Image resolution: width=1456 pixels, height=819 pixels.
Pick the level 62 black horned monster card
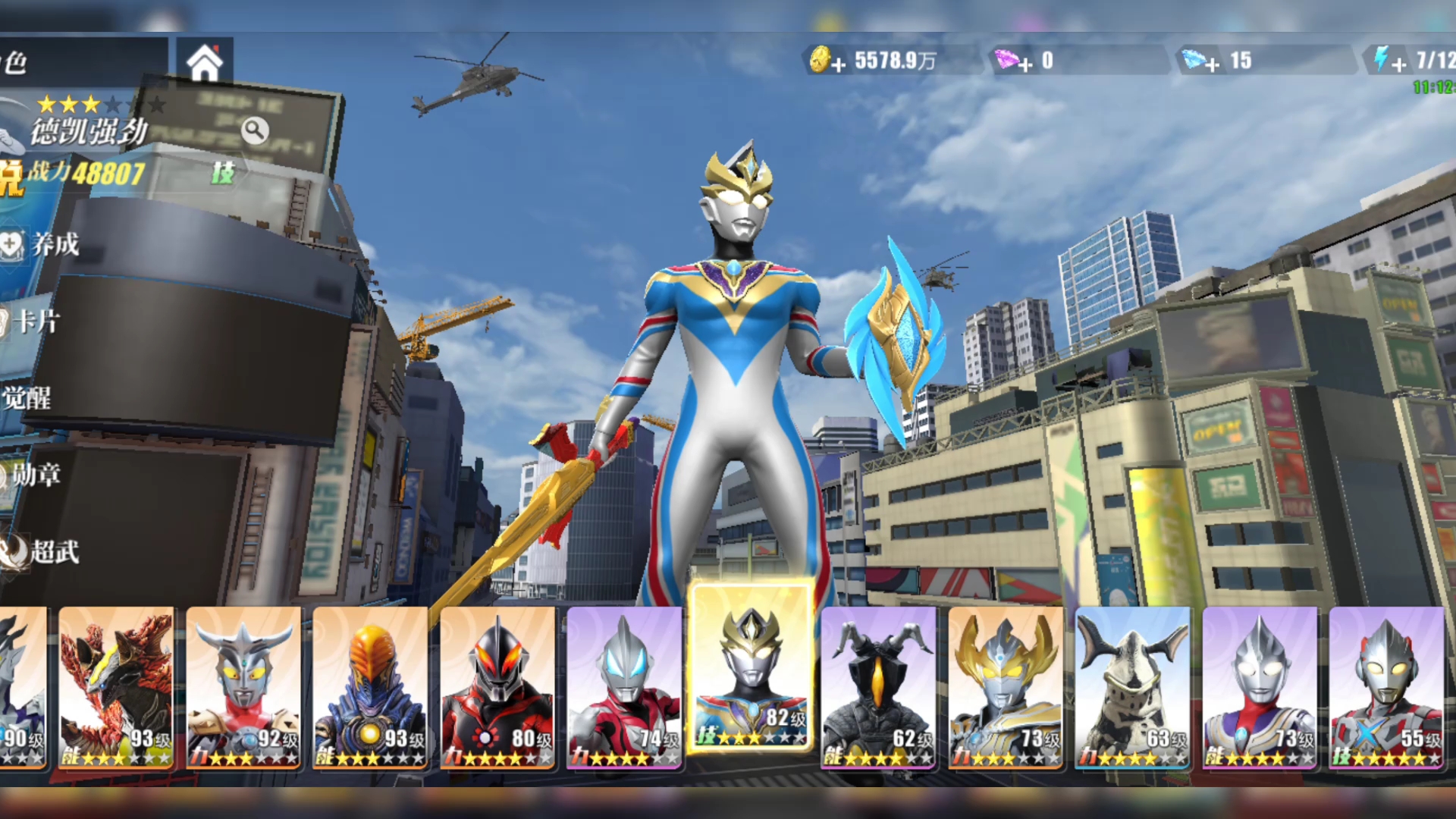tap(878, 688)
